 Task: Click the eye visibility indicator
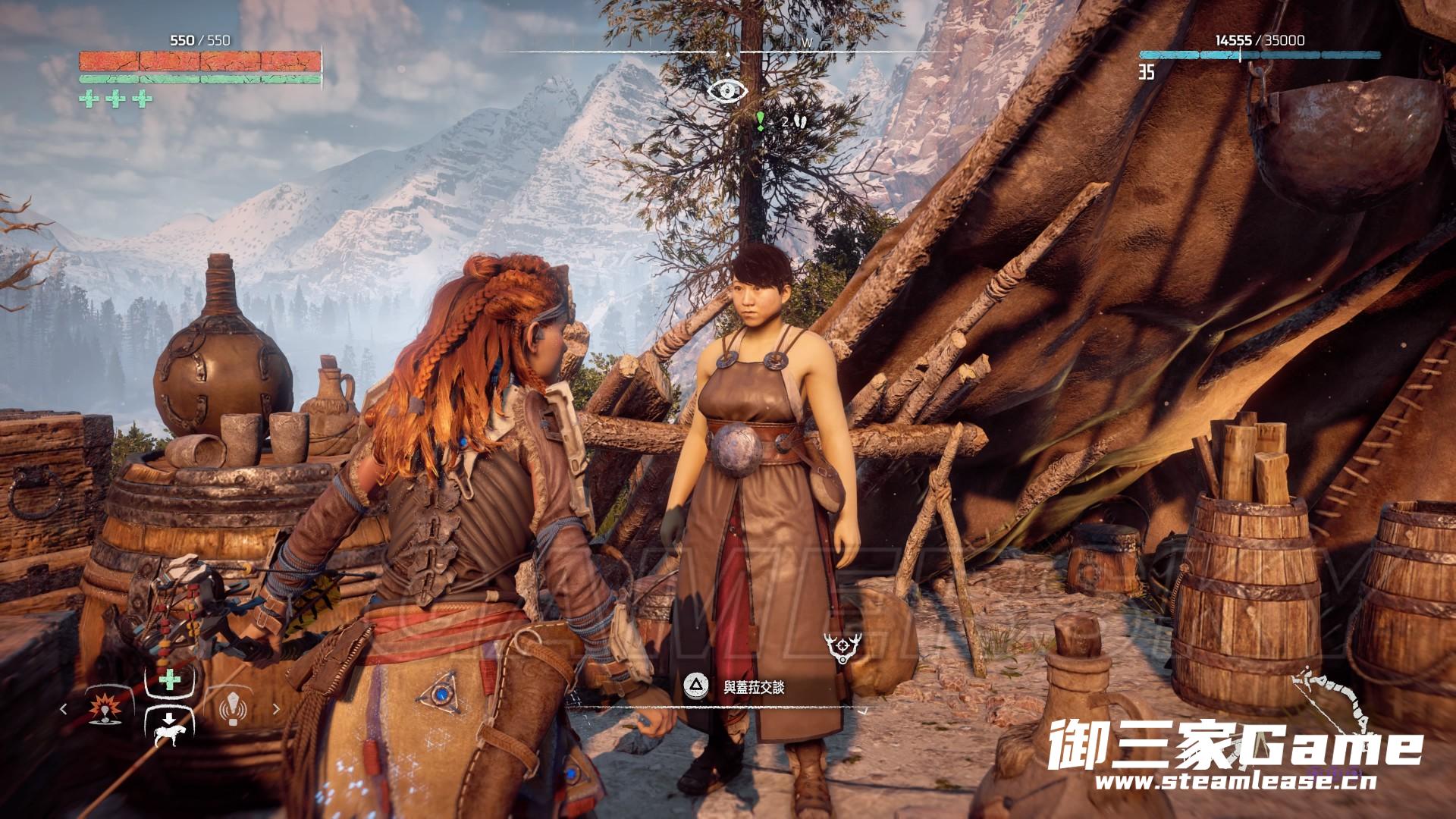(x=727, y=91)
